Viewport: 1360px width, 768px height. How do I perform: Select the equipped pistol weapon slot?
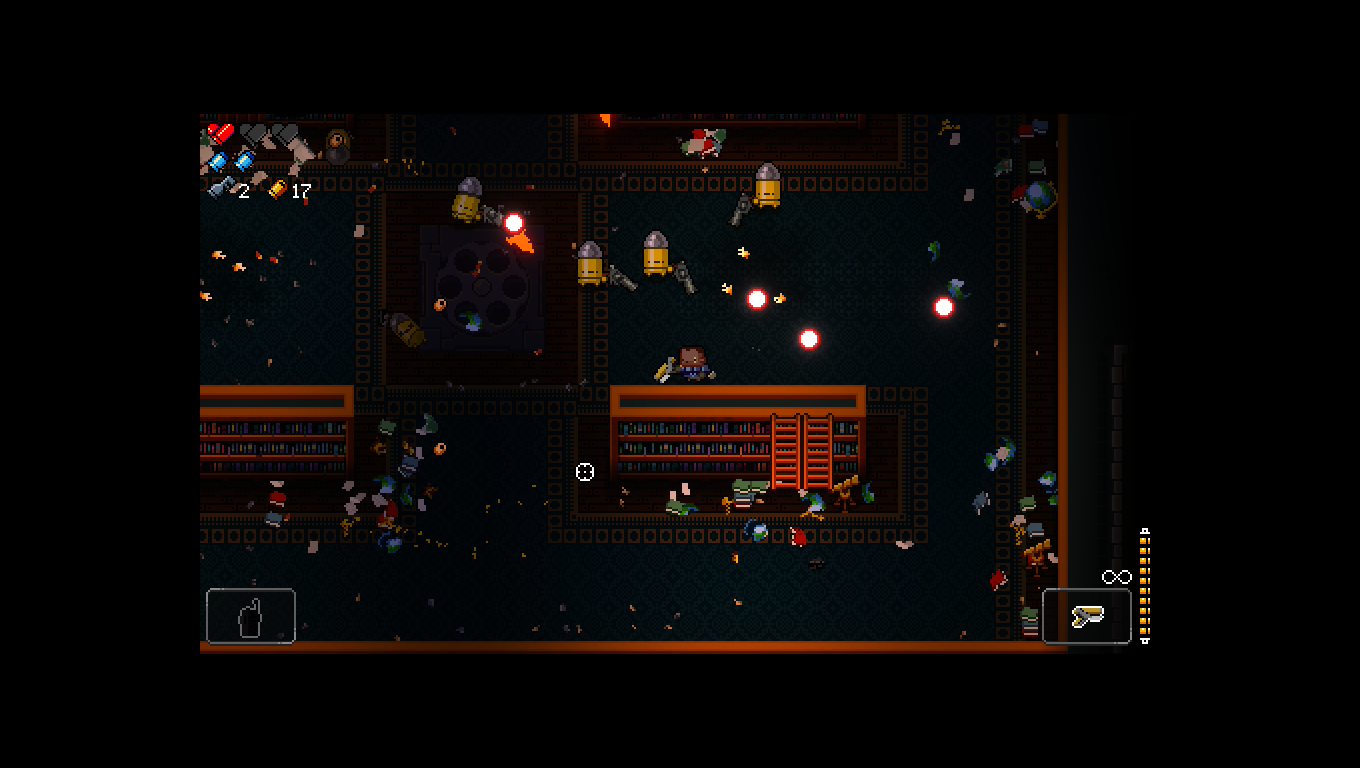click(x=1087, y=616)
